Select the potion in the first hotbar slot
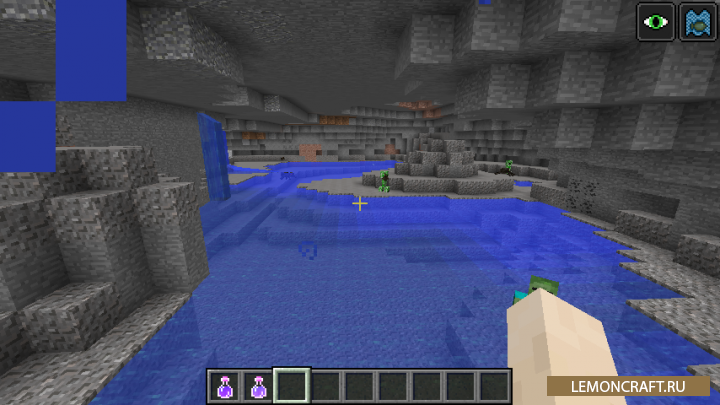The height and width of the screenshot is (405, 720). point(224,385)
